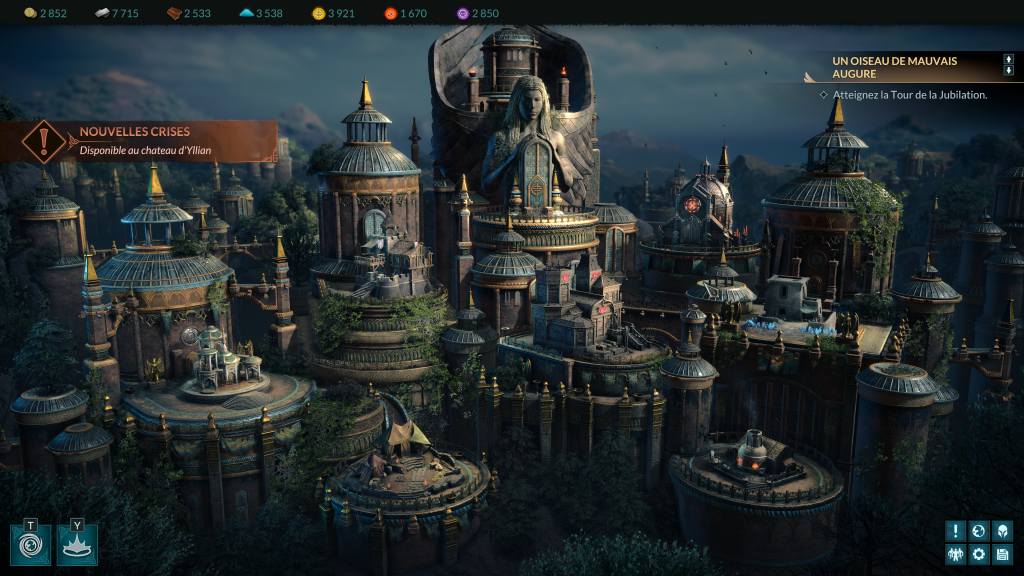Activate the swirling vortex globe ability
Viewport: 1024px width, 576px height.
click(30, 545)
